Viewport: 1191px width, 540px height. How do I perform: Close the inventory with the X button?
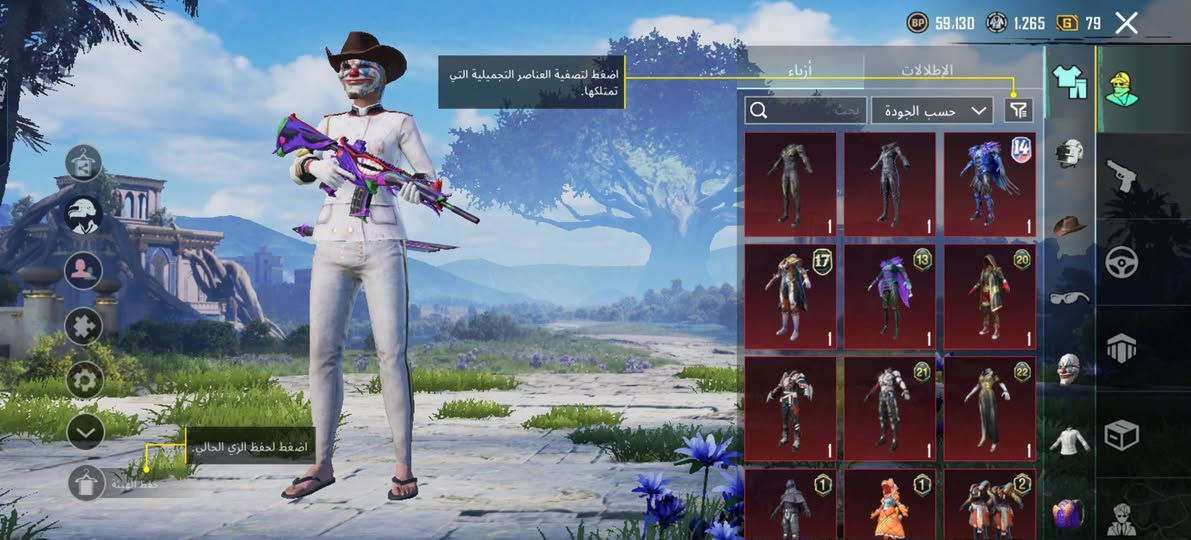[x=1126, y=23]
